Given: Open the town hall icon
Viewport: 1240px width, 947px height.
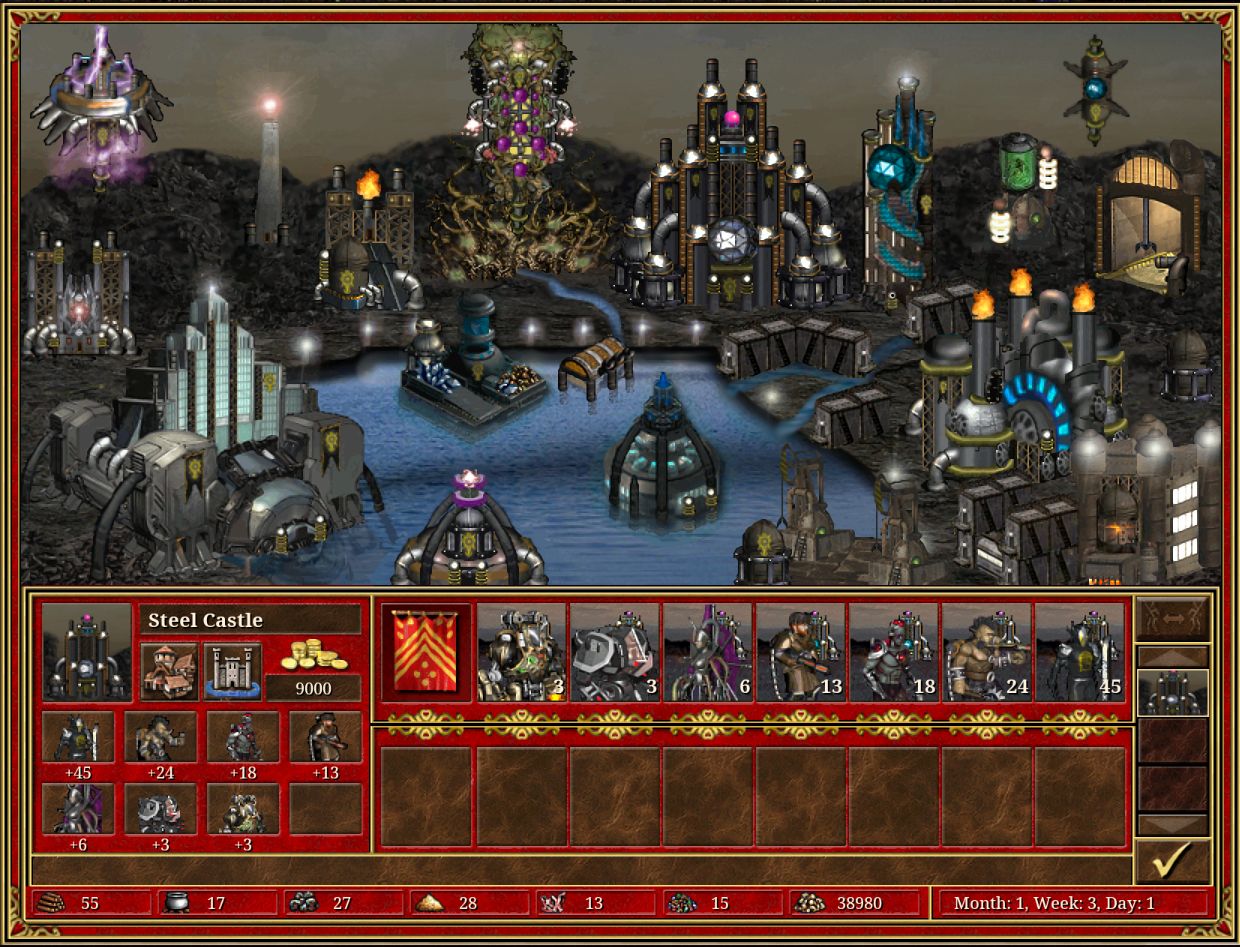Looking at the screenshot, I should (x=169, y=670).
